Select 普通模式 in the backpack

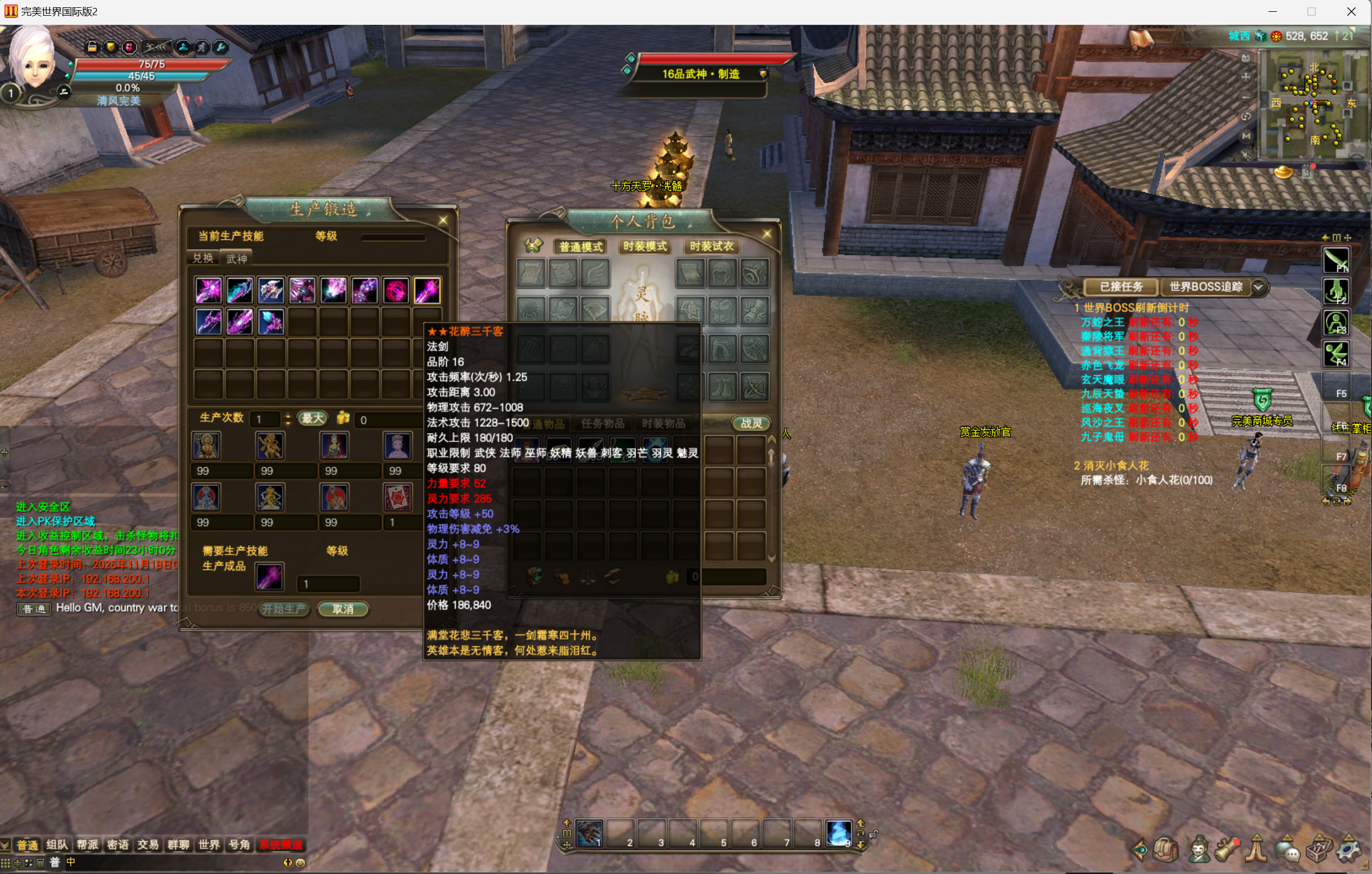(581, 246)
